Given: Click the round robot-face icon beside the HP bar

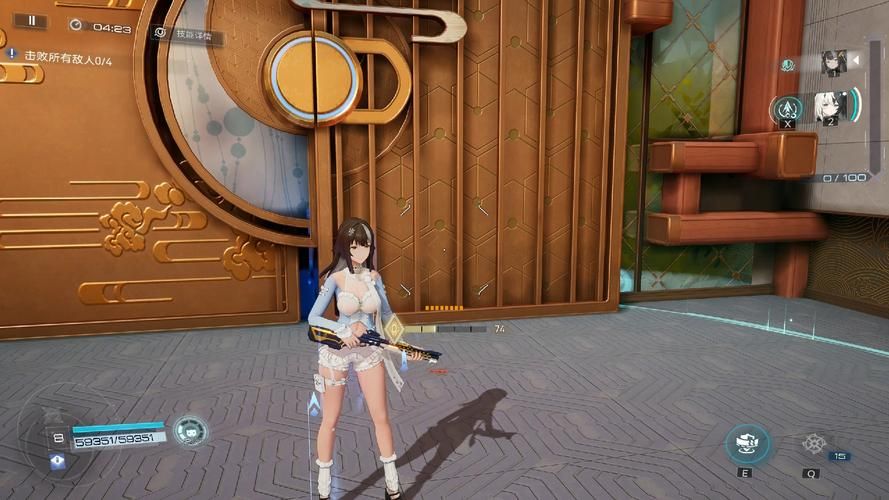Looking at the screenshot, I should tap(189, 431).
